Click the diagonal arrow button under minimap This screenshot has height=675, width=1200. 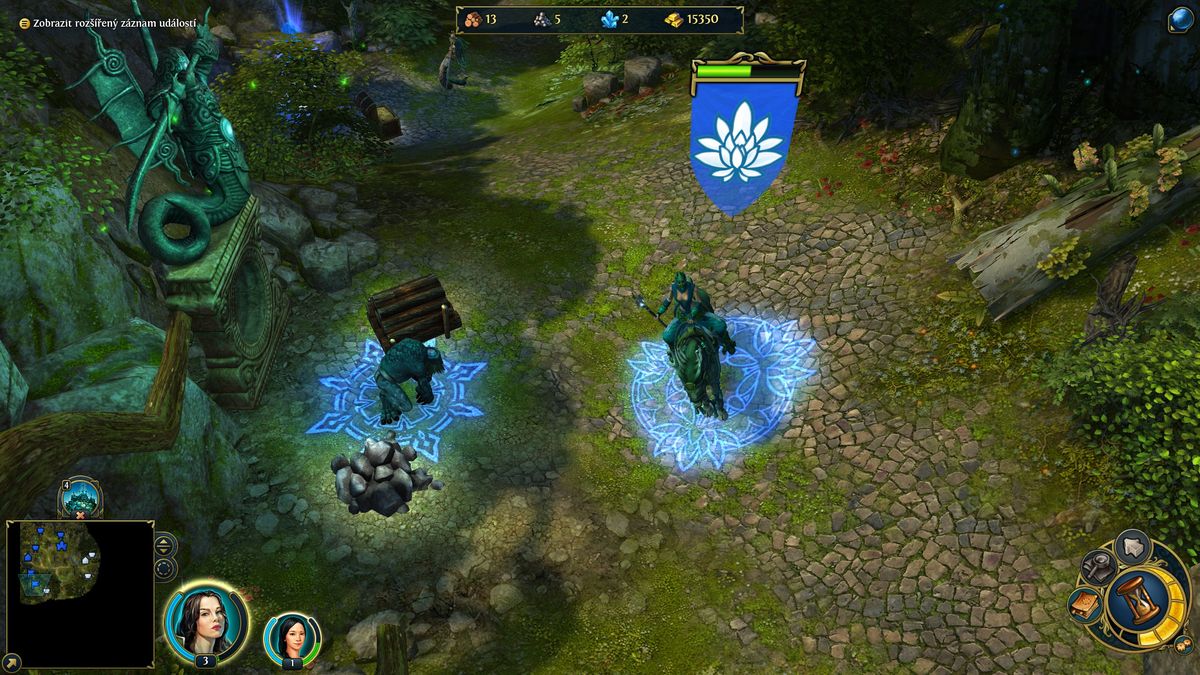[11, 662]
